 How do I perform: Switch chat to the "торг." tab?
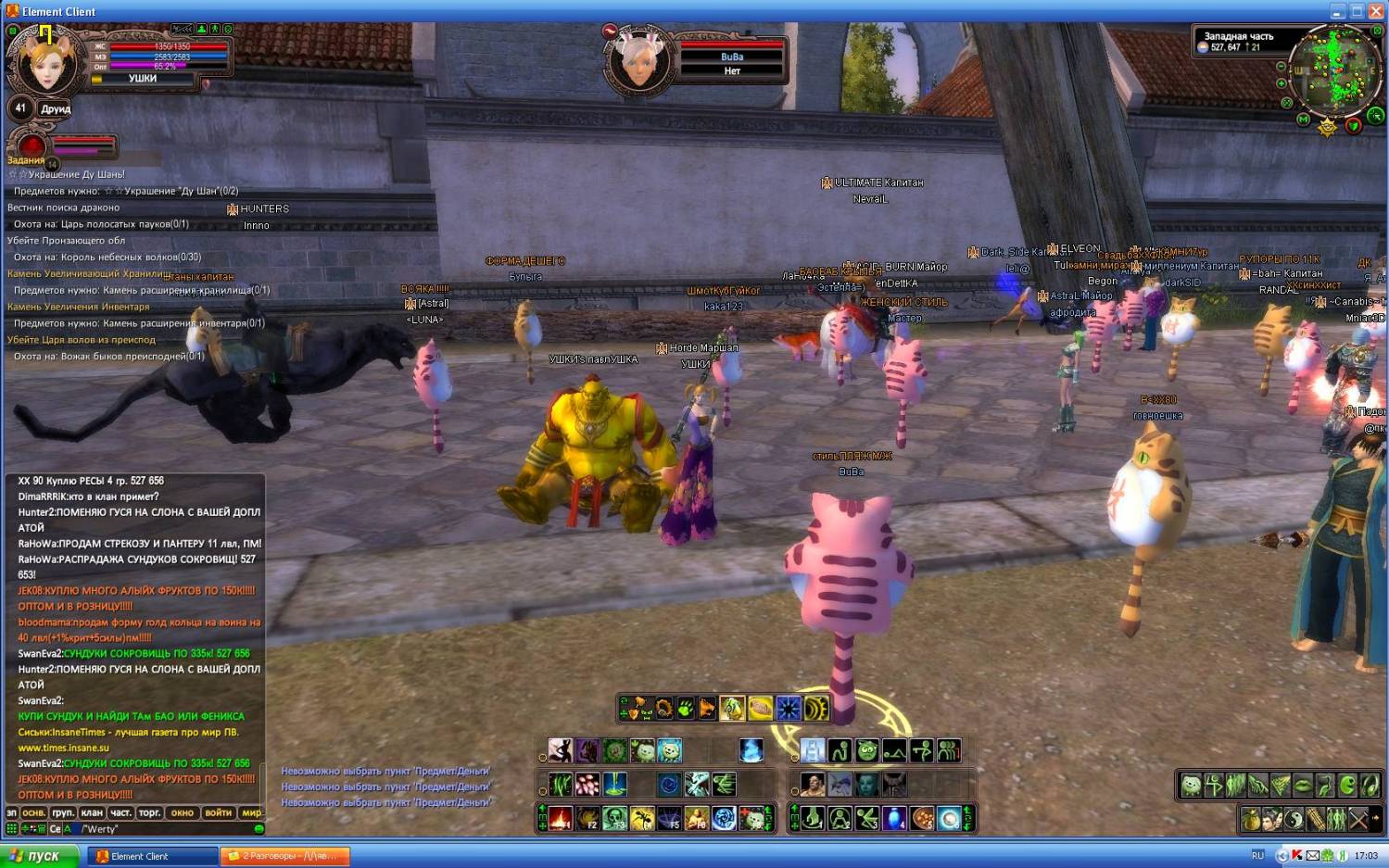pos(149,812)
